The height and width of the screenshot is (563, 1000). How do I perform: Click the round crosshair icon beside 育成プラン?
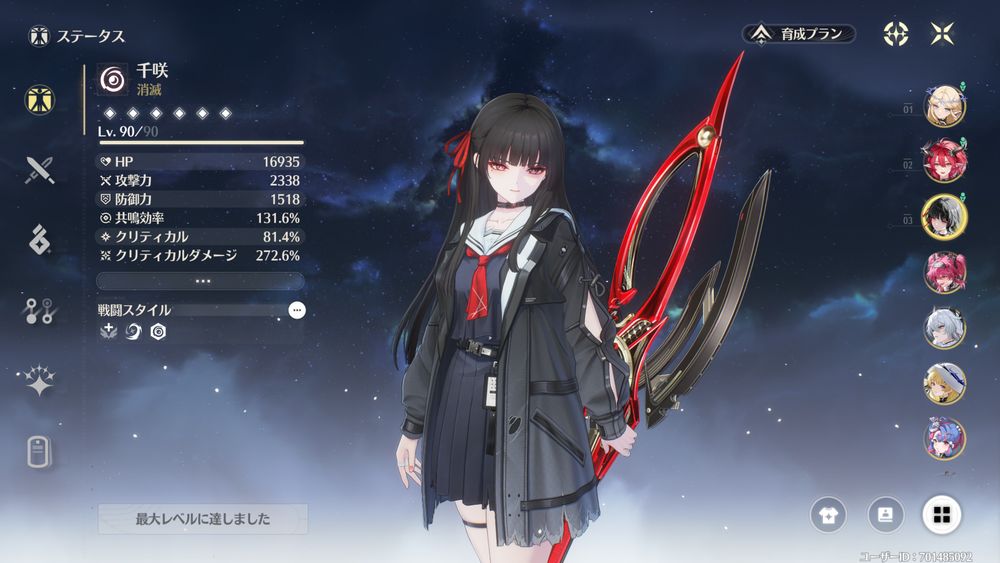click(895, 34)
